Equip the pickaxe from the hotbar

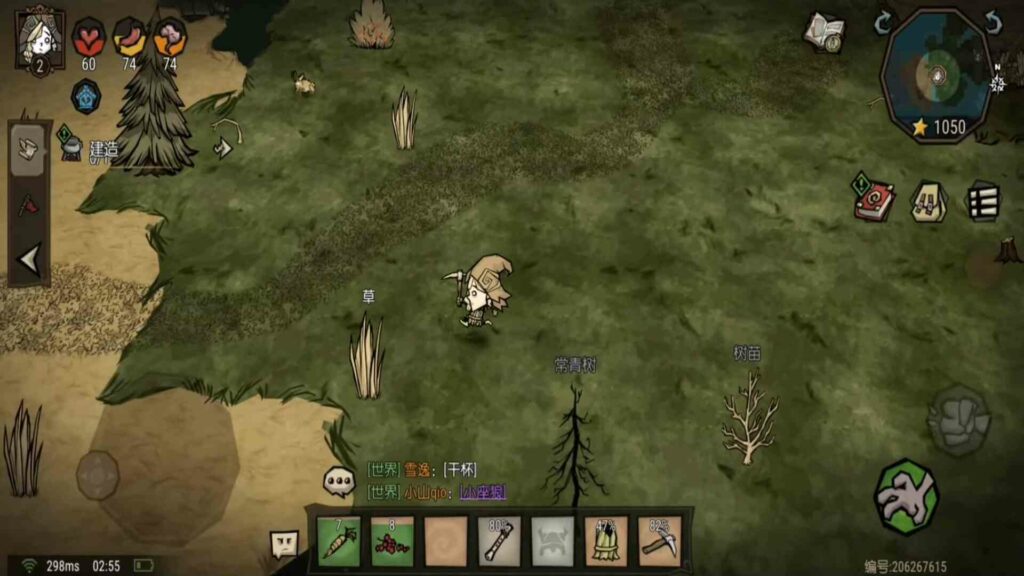pyautogui.click(x=659, y=541)
